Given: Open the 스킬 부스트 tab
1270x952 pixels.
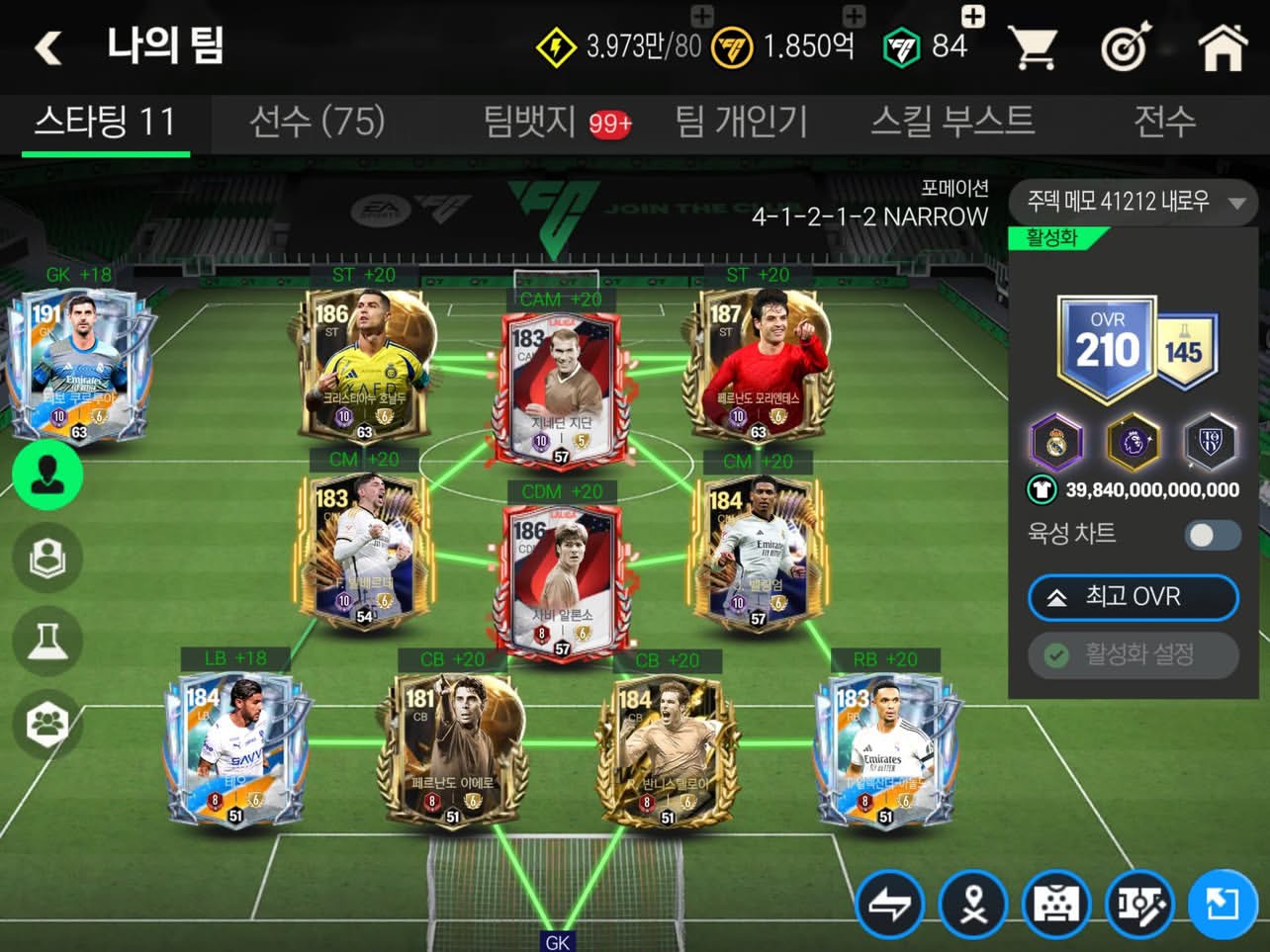Looking at the screenshot, I should pos(952,122).
